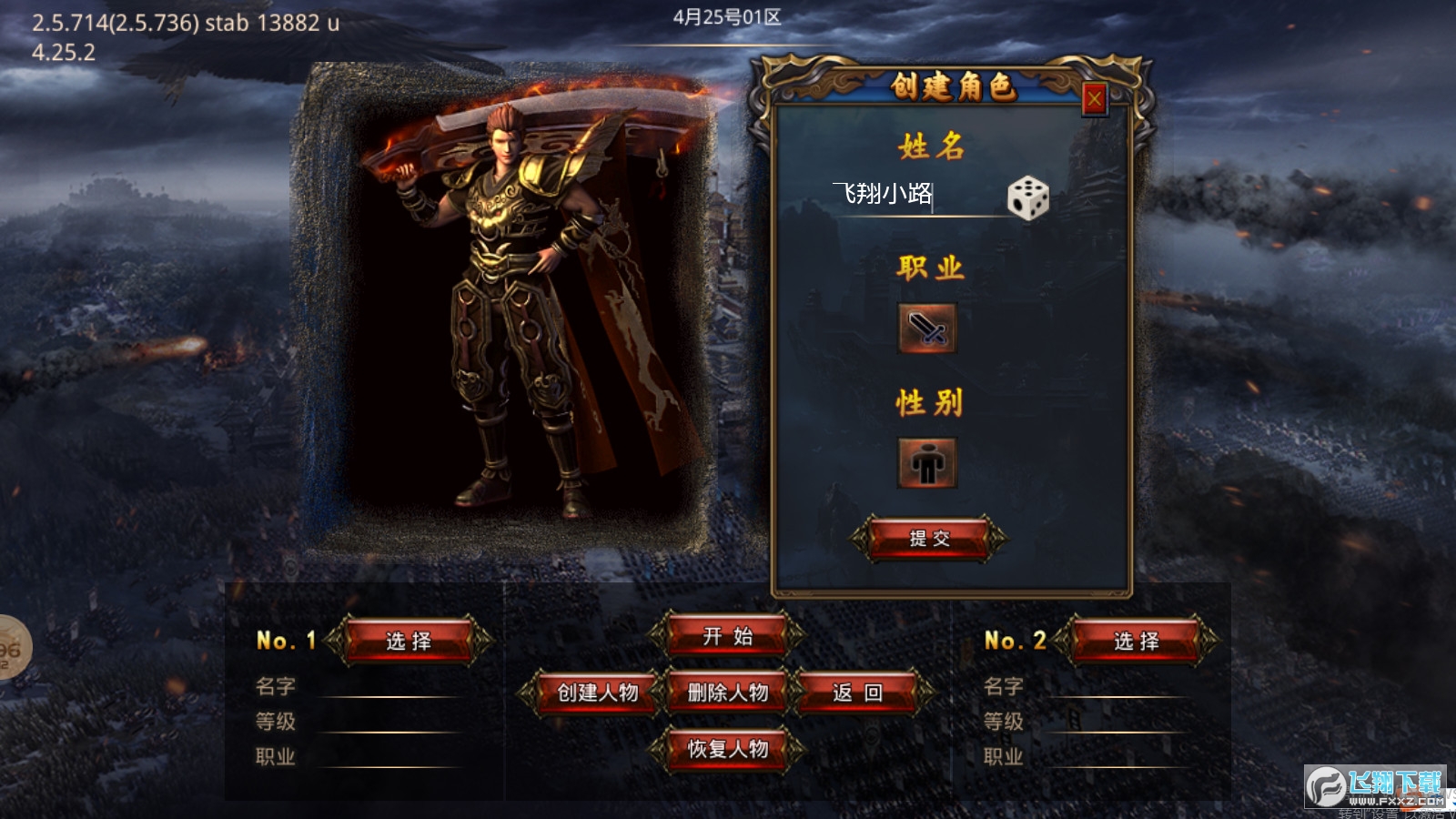This screenshot has width=1456, height=819.
Task: Start the game with 开始 button
Action: click(727, 636)
